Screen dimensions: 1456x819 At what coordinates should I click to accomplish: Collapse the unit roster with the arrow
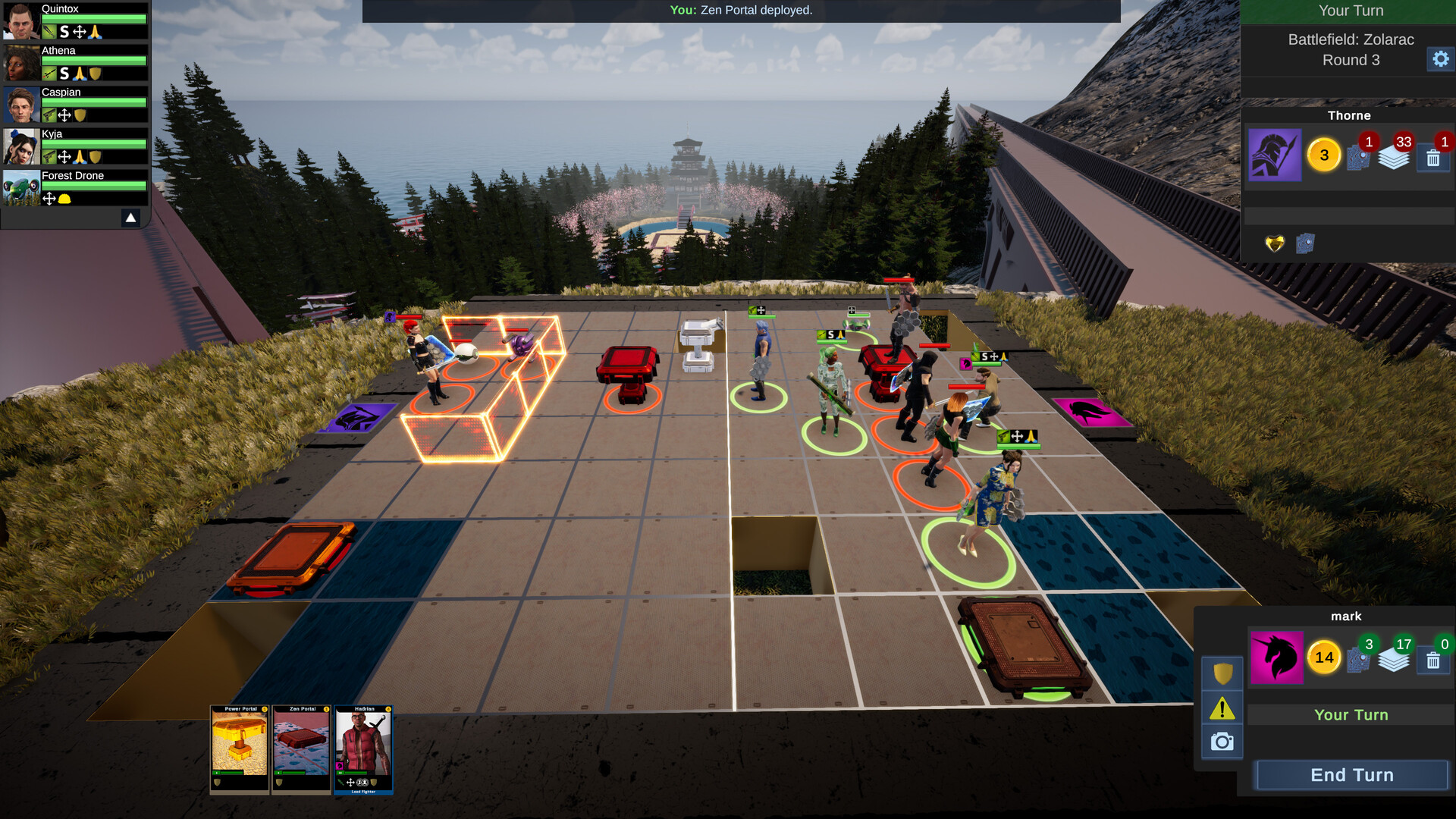(130, 218)
